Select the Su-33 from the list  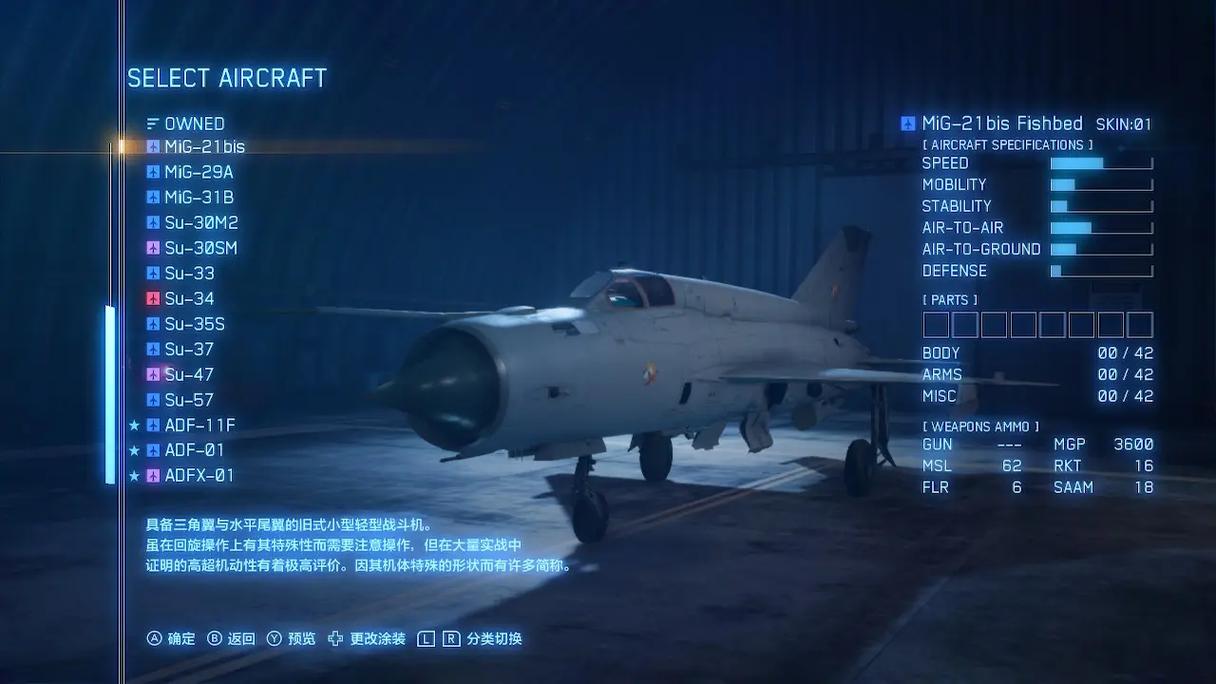189,273
